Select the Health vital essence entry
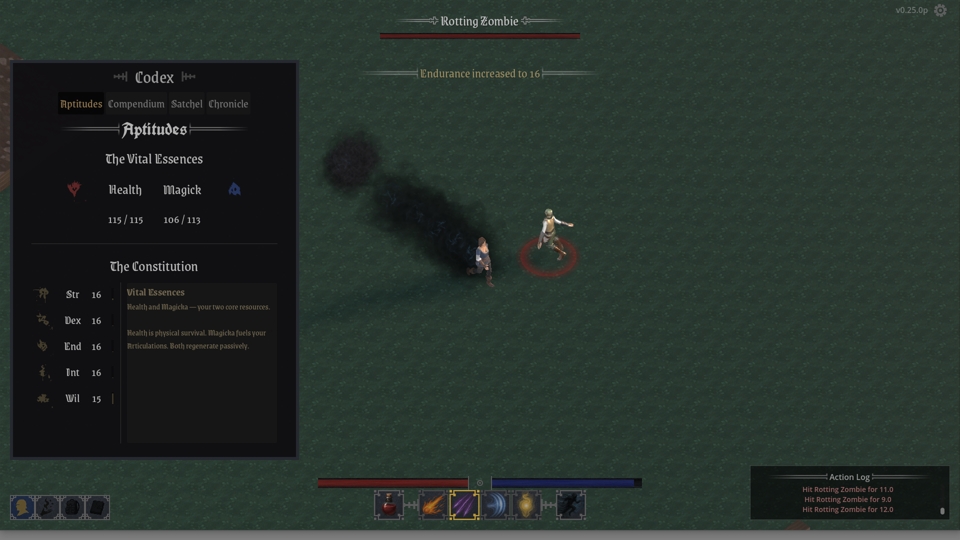 tap(125, 190)
